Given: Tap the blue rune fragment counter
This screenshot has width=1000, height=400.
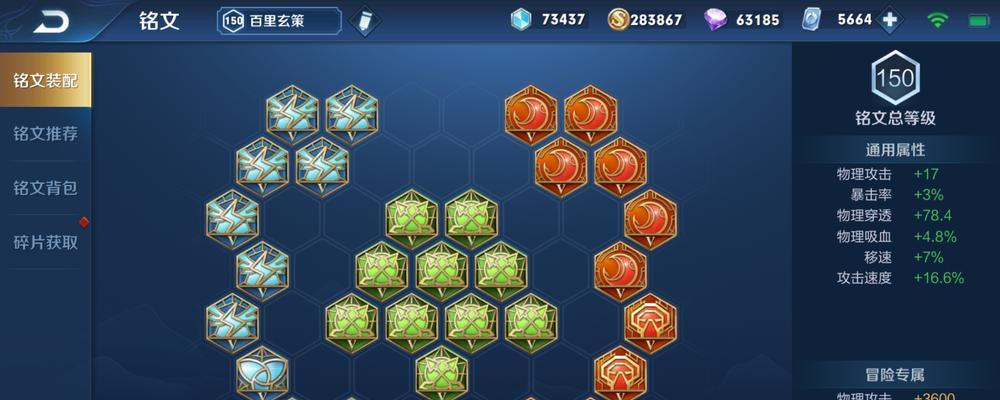Looking at the screenshot, I should (x=548, y=20).
